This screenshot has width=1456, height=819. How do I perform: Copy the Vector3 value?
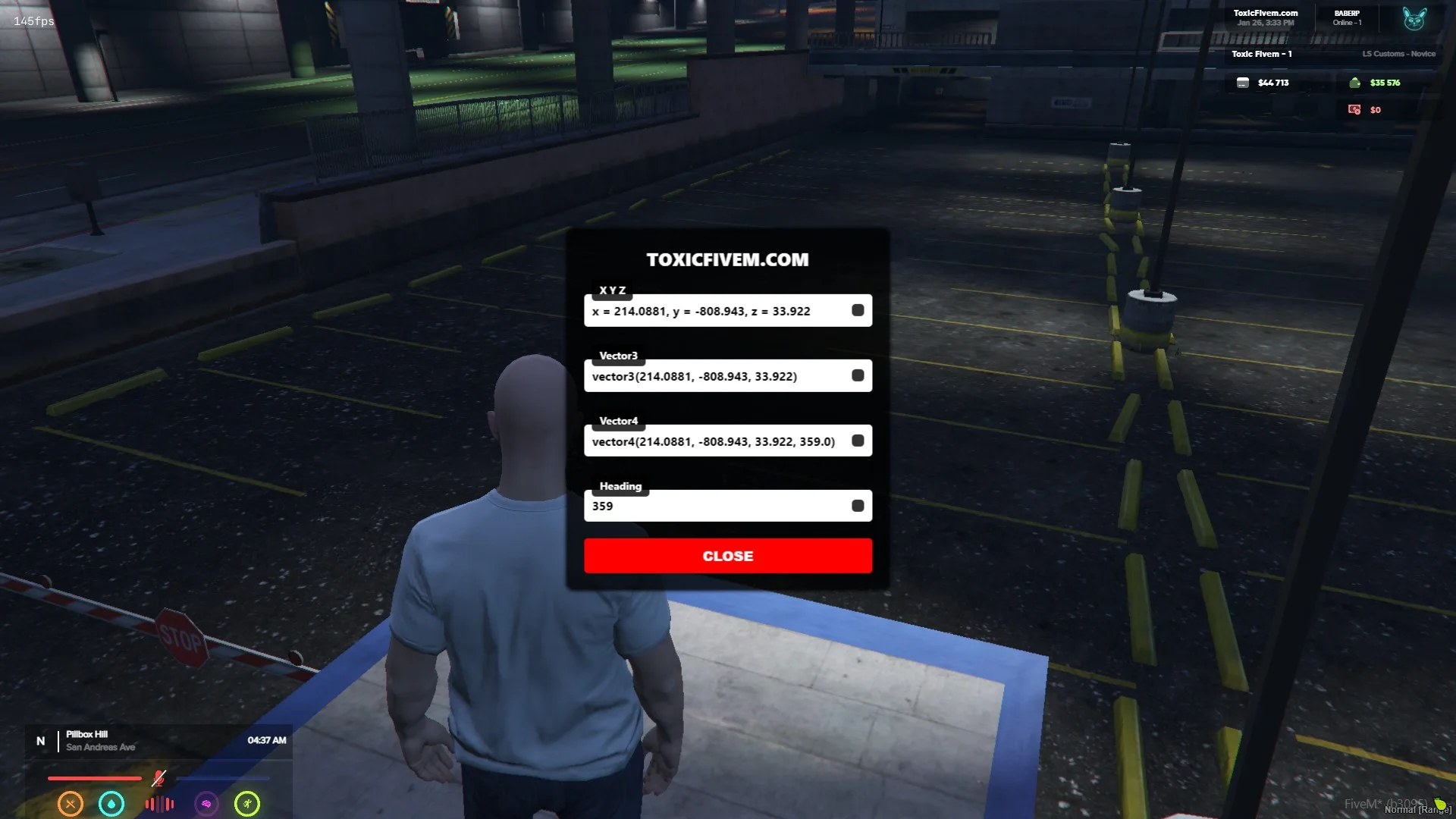858,375
